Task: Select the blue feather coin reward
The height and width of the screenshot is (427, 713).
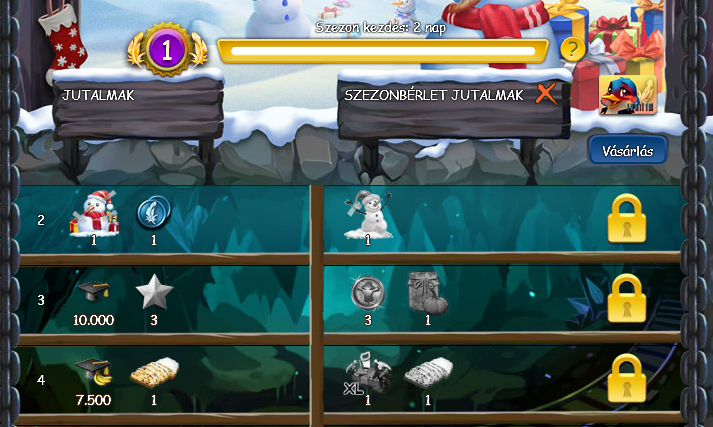Action: click(x=153, y=212)
